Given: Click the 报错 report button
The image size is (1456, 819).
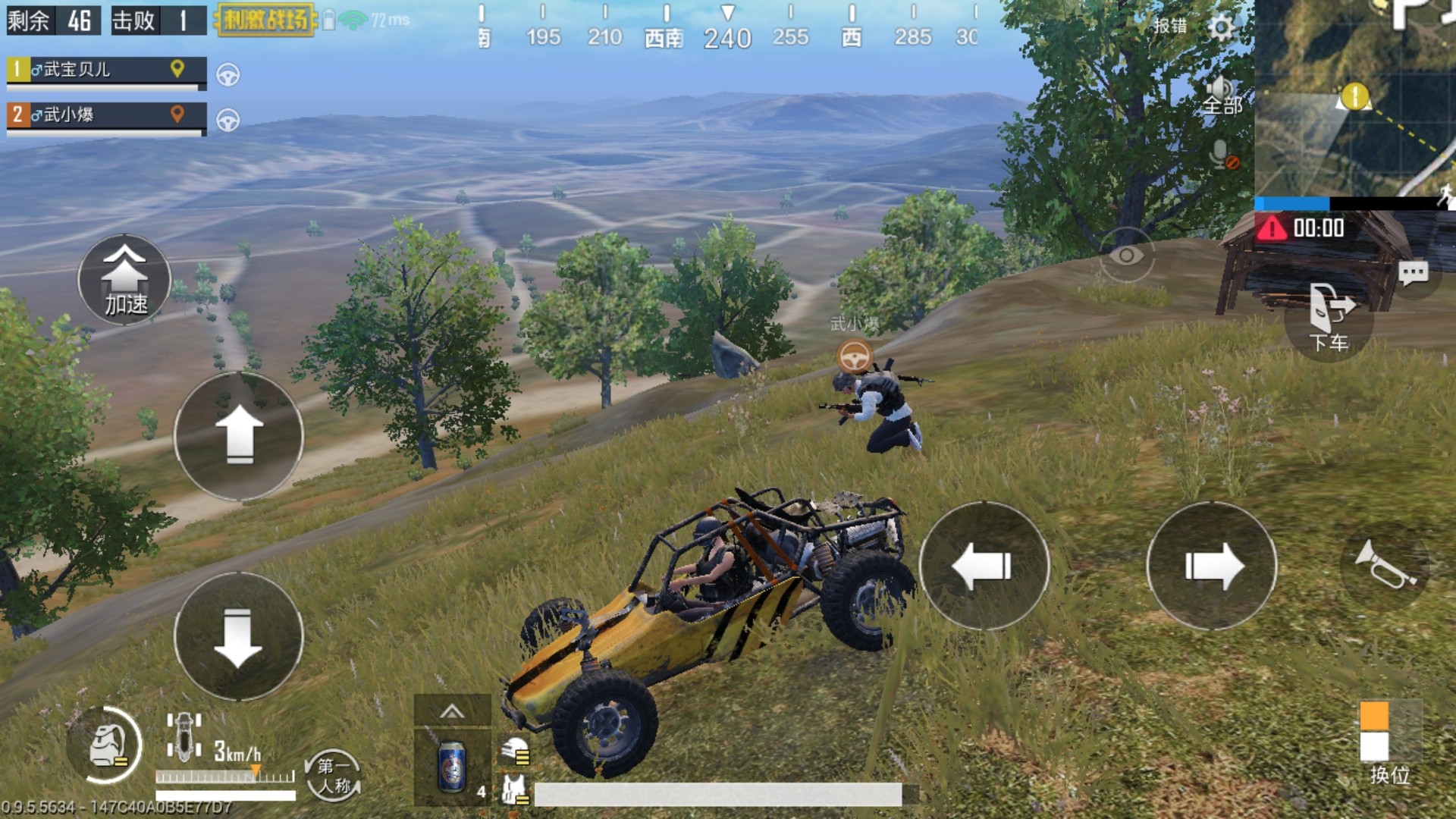Looking at the screenshot, I should tap(1170, 26).
